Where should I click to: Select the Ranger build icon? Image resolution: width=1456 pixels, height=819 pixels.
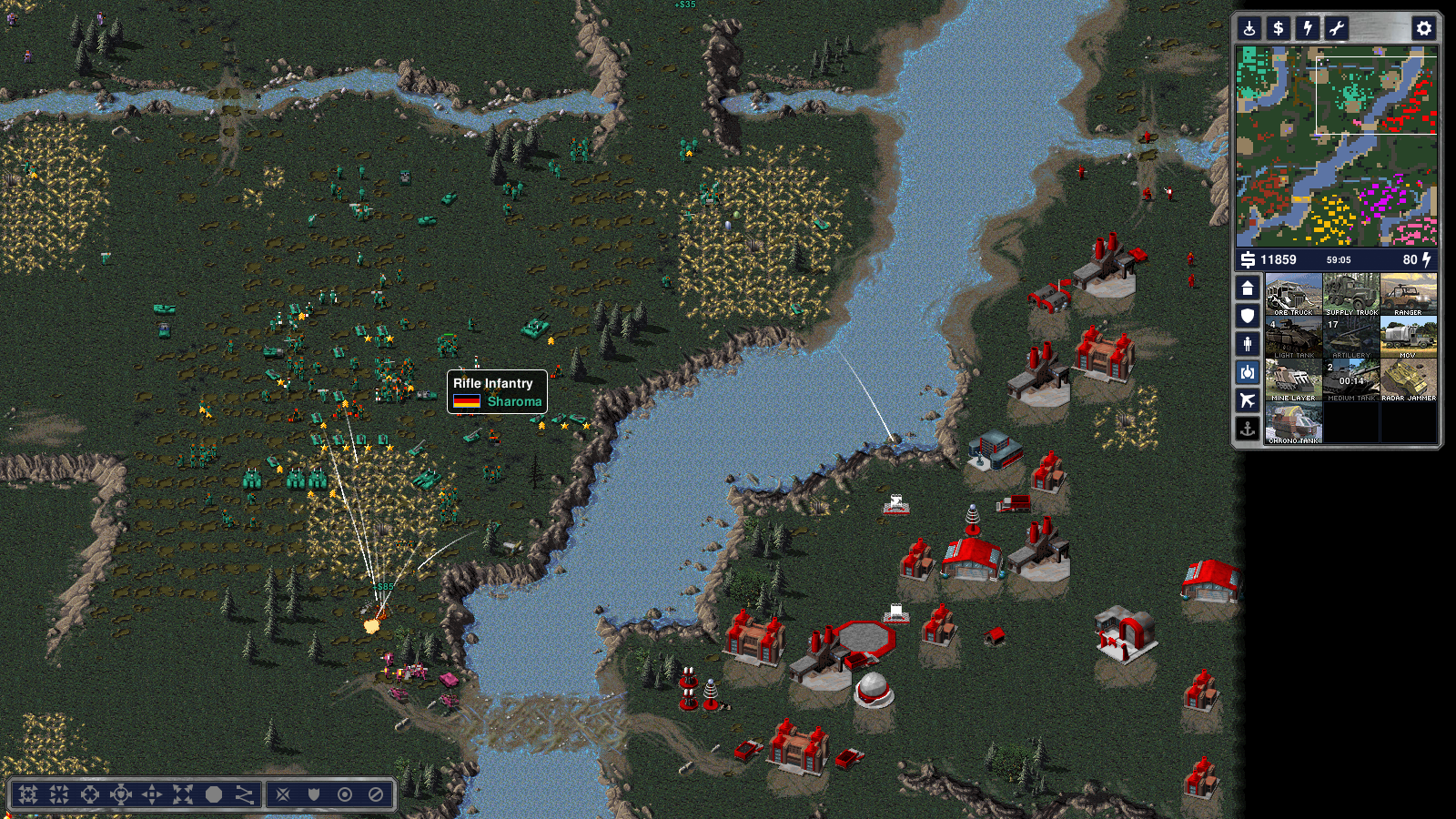tap(1409, 294)
